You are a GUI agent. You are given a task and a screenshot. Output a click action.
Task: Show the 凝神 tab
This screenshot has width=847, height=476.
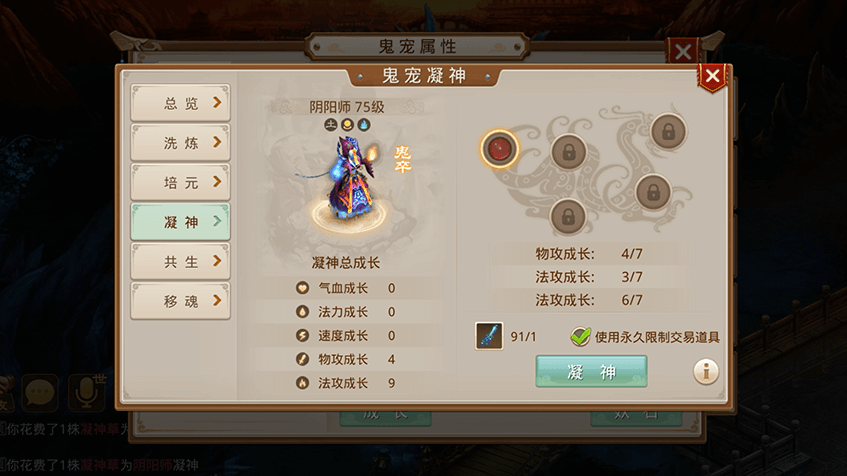180,222
